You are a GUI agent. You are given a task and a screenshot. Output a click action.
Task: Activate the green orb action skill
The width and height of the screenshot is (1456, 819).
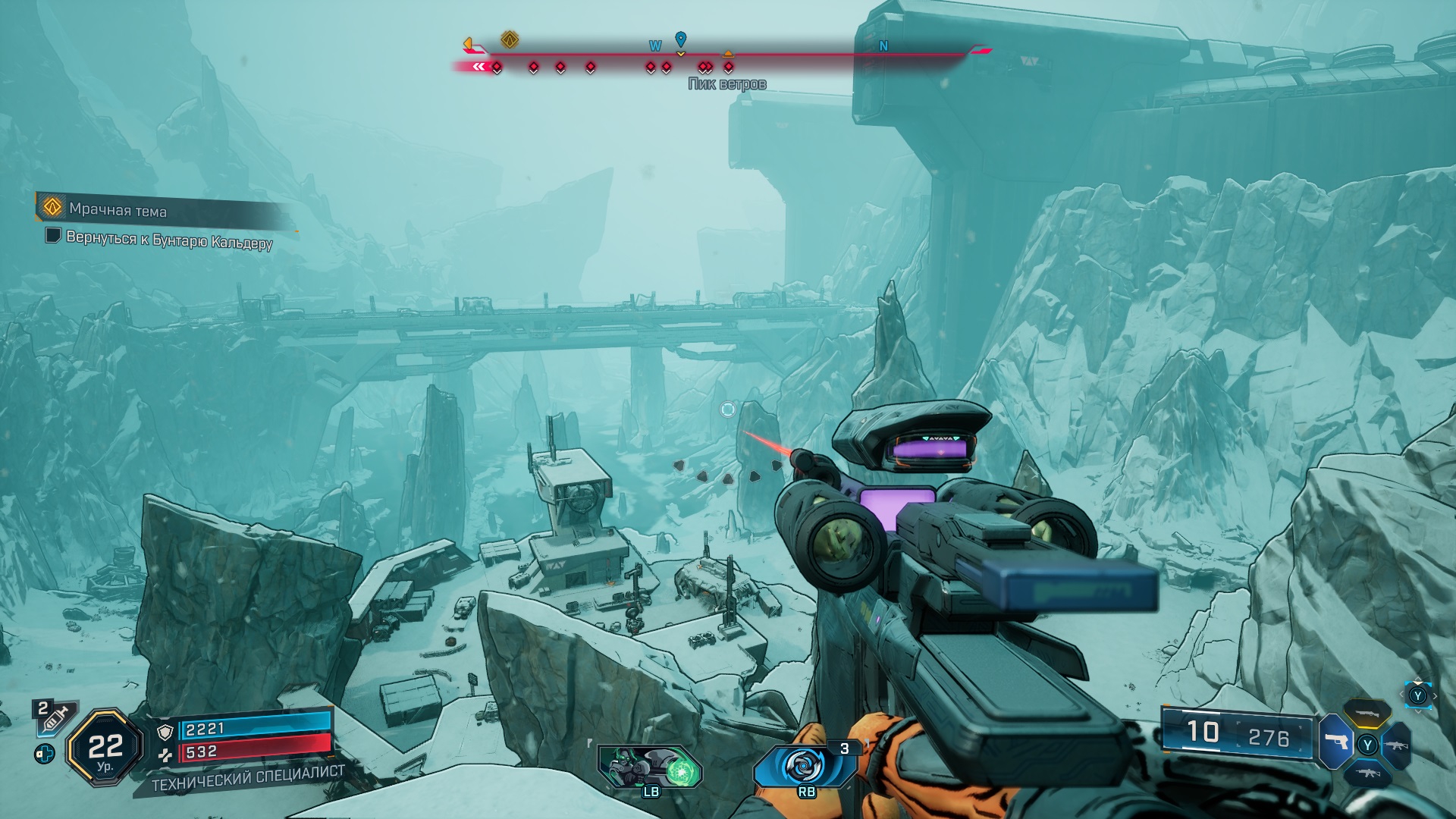651,767
